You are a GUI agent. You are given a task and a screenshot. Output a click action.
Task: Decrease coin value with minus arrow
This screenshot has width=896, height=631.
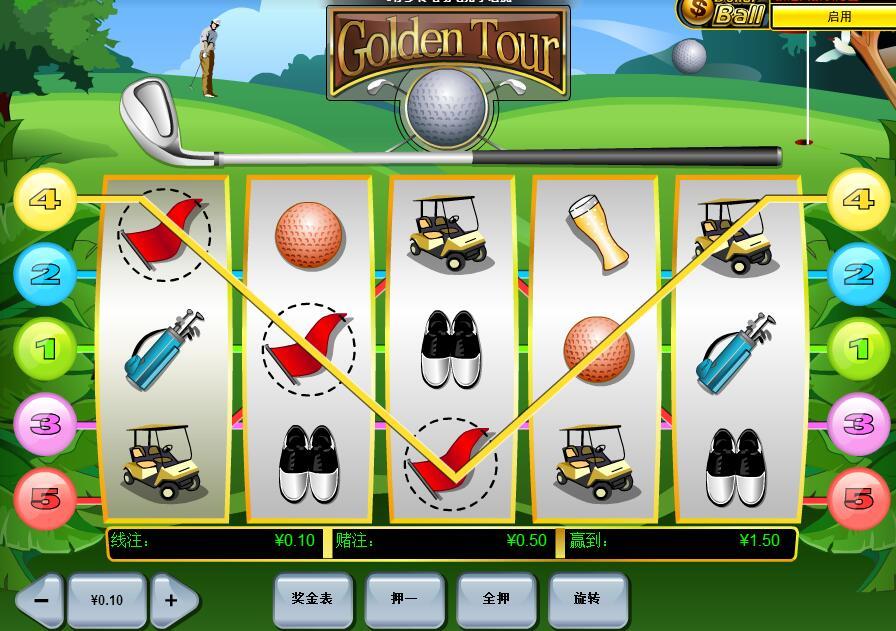click(42, 601)
